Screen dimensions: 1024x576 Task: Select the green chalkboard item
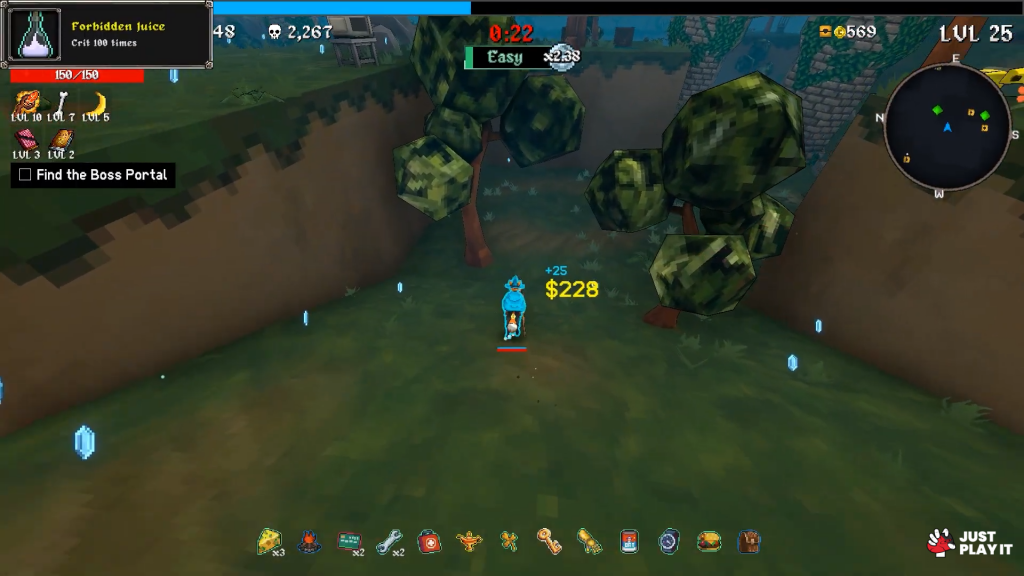(x=348, y=541)
